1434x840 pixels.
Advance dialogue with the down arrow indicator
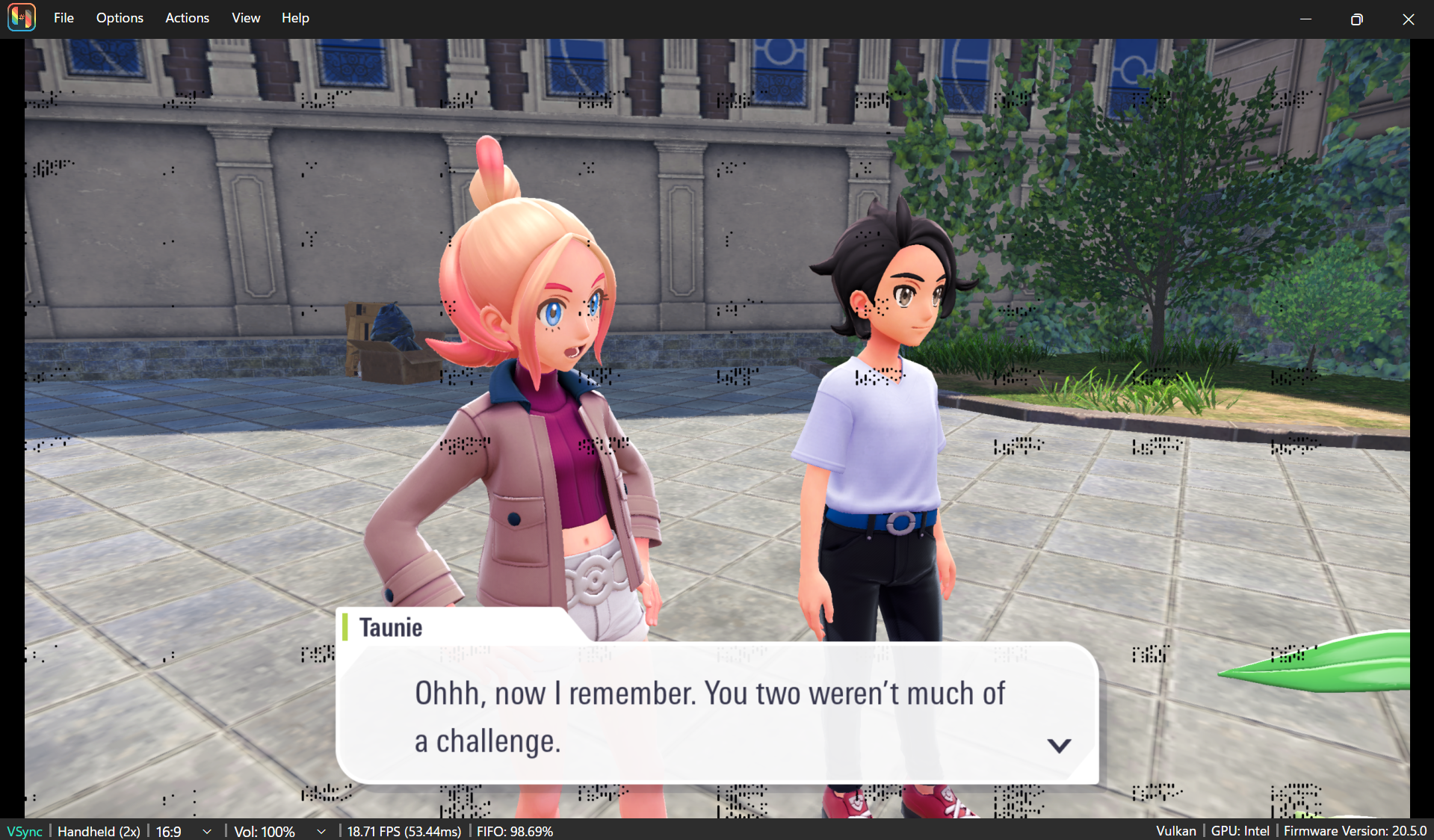1058,745
